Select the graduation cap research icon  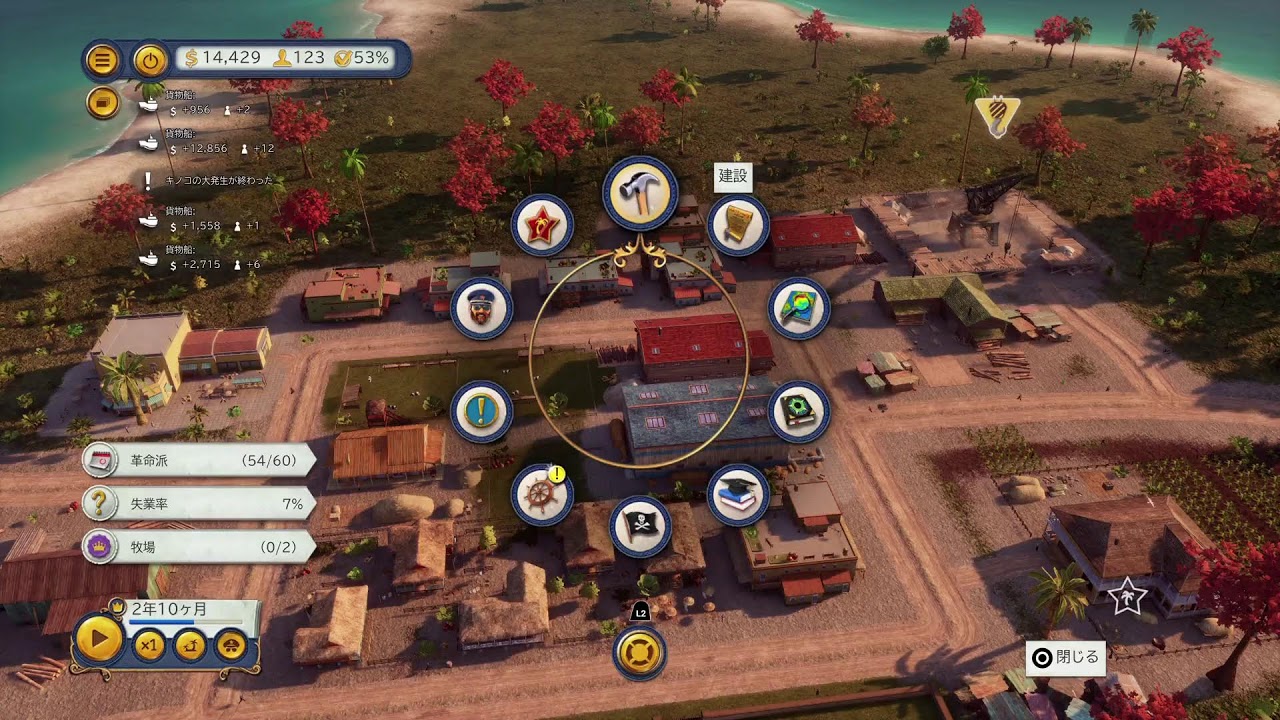(738, 494)
